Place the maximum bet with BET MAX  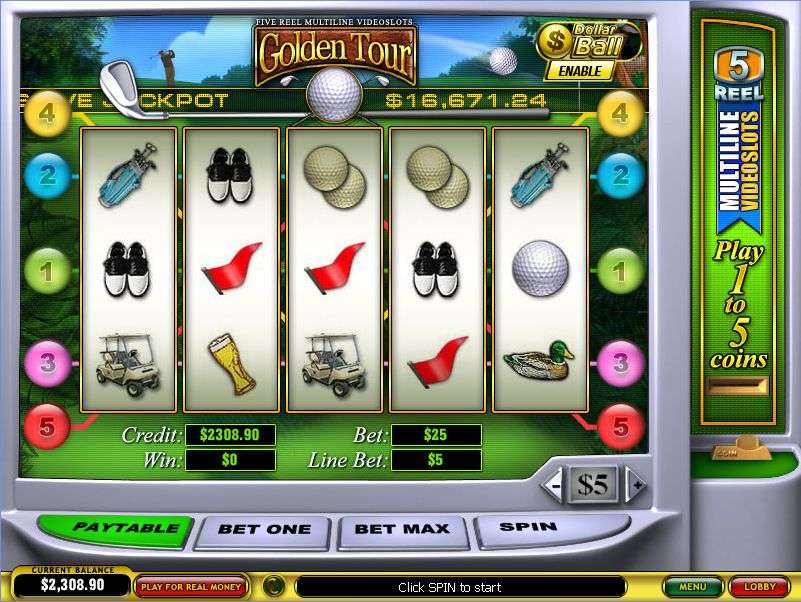pyautogui.click(x=404, y=529)
